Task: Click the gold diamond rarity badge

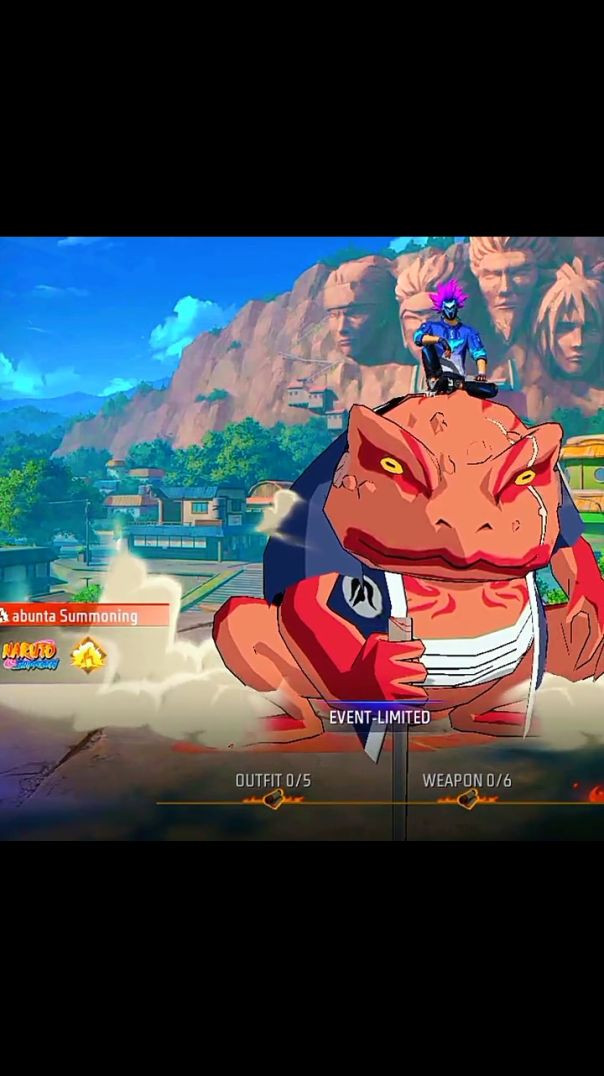Action: coord(88,655)
